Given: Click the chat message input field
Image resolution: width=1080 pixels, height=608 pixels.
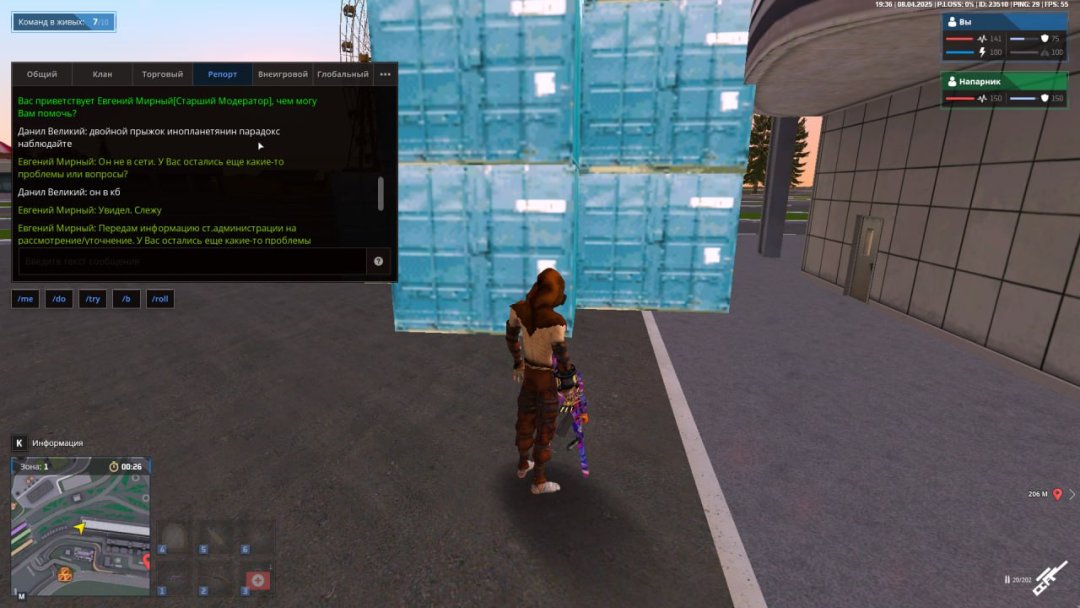Looking at the screenshot, I should pyautogui.click(x=190, y=262).
